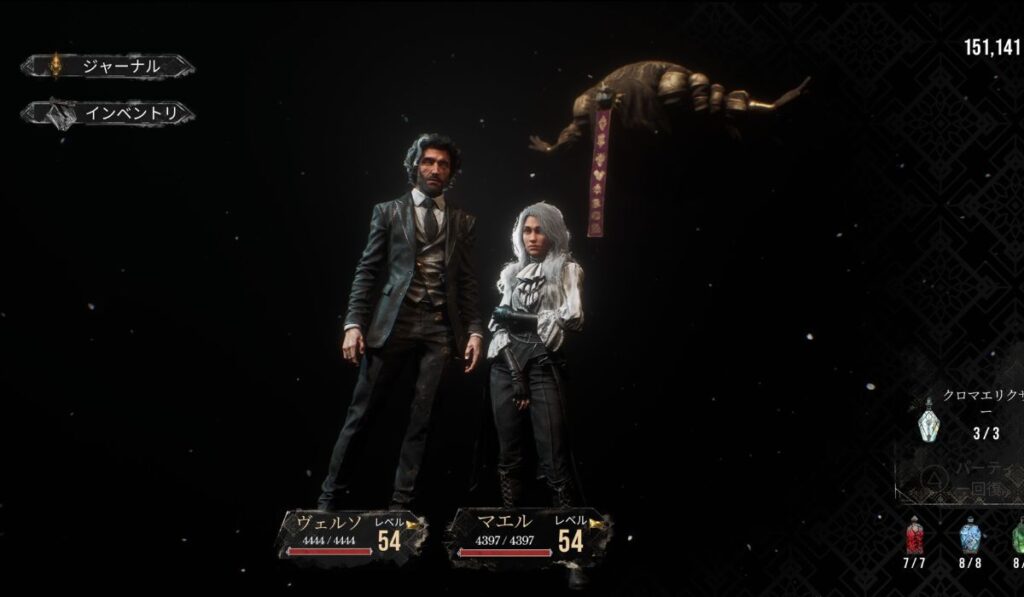The image size is (1024, 597).
Task: Choose the red tint potion icon
Action: tap(914, 535)
